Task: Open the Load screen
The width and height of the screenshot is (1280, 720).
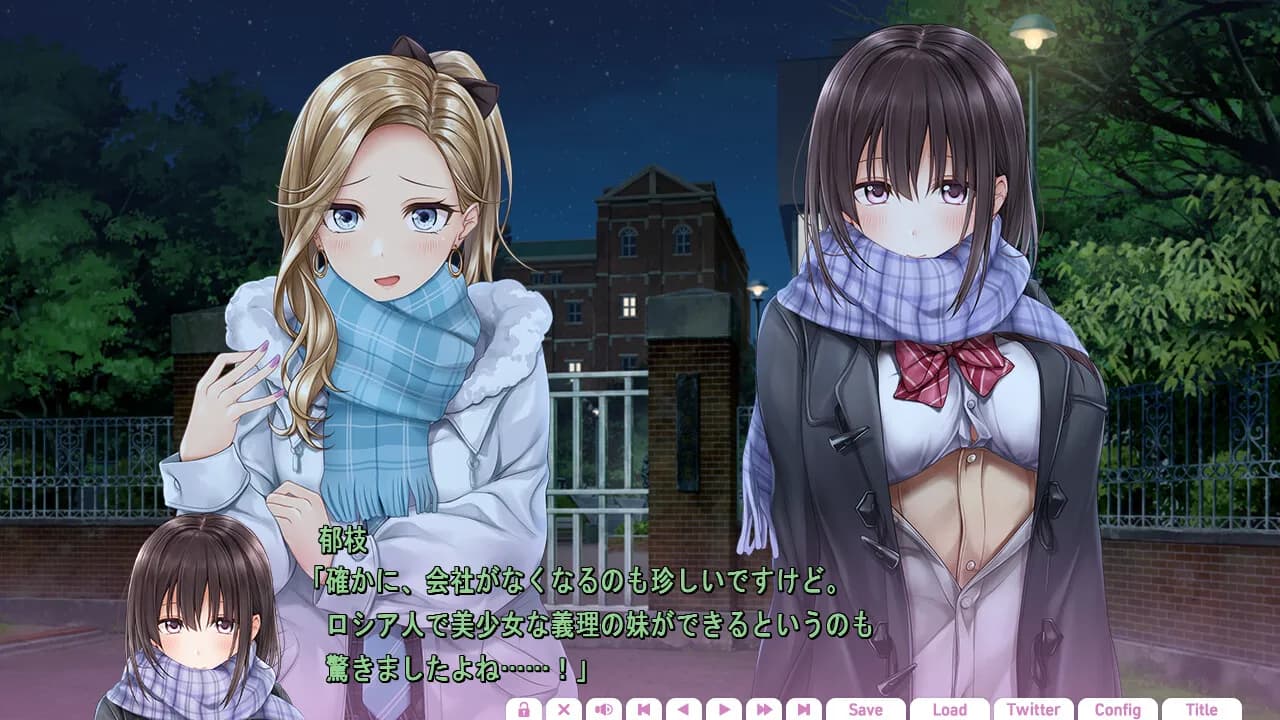Action: tap(950, 710)
